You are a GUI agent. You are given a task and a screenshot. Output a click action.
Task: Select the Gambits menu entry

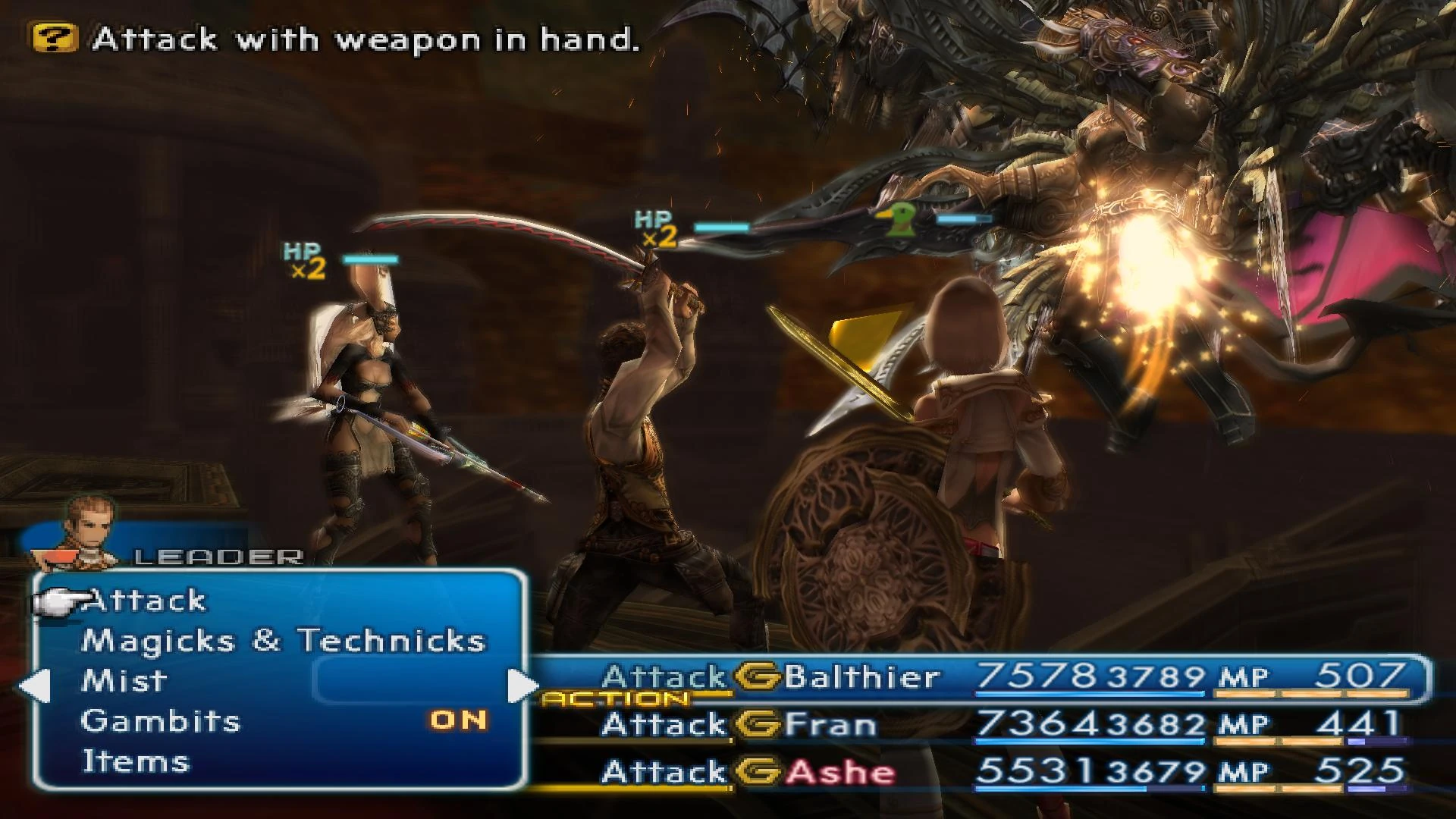[x=161, y=720]
